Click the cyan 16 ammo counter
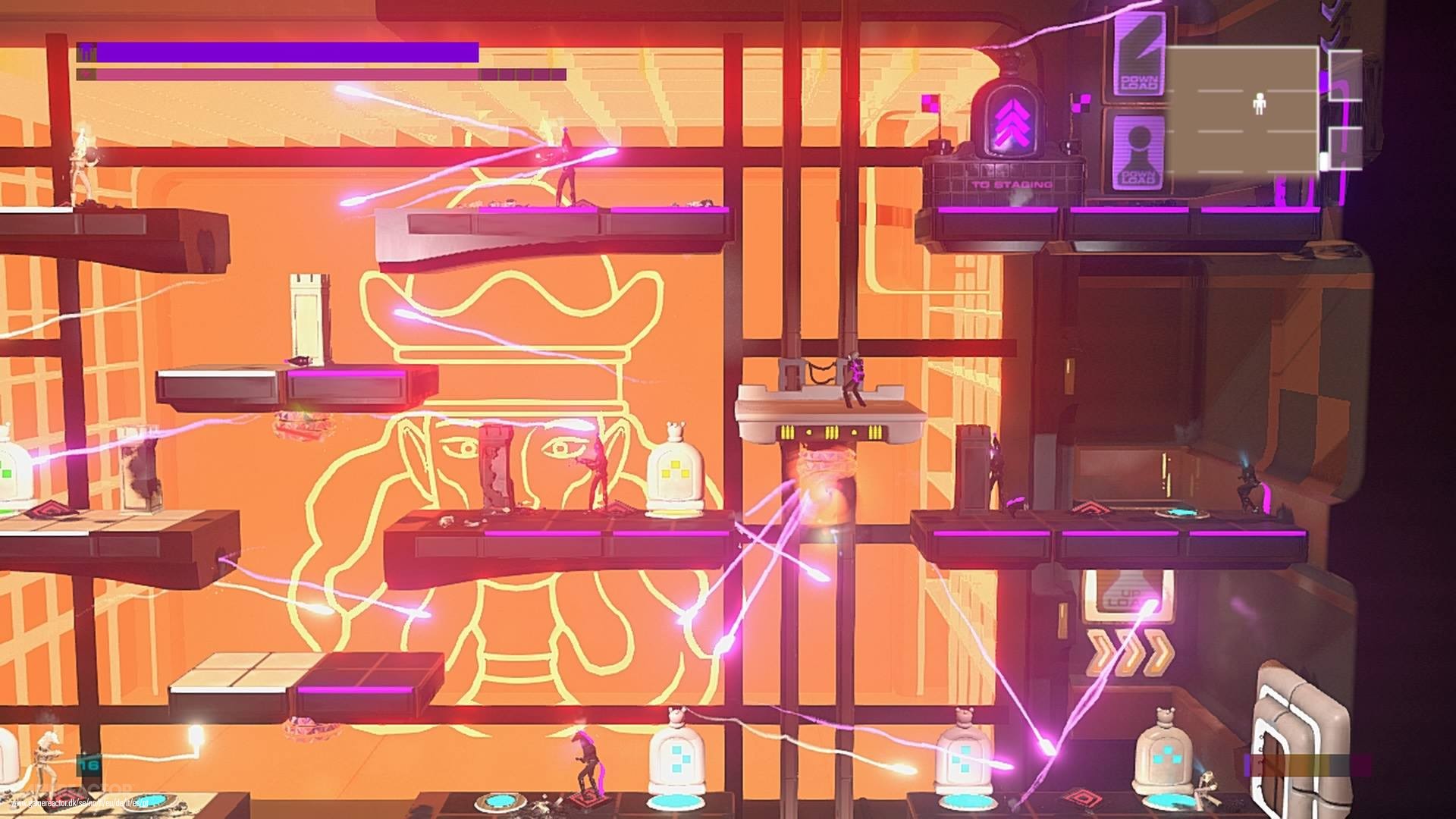 (90, 765)
